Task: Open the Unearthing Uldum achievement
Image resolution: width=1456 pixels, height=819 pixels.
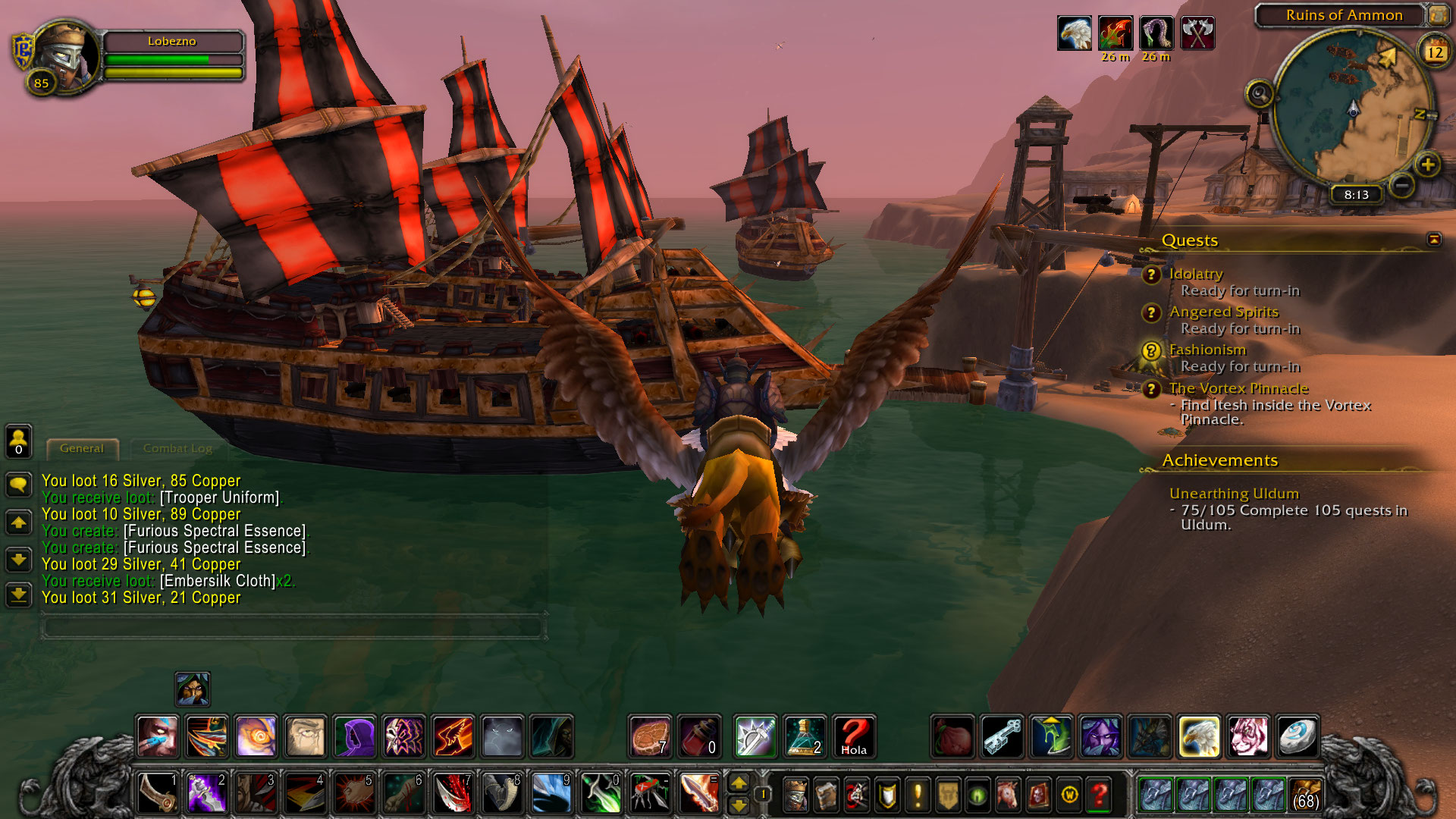Action: click(1234, 494)
